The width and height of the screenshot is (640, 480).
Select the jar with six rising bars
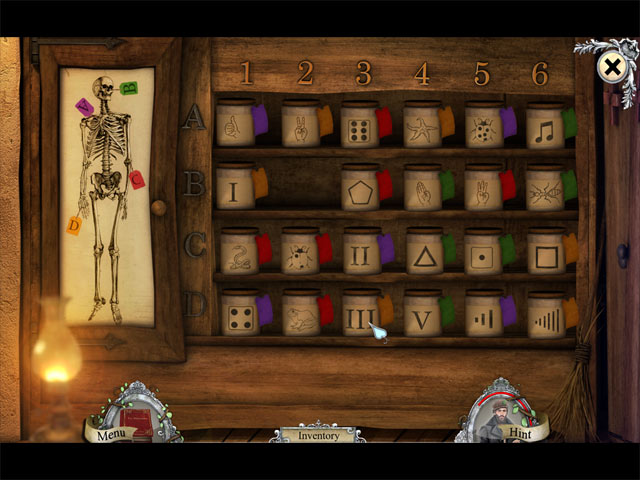point(546,318)
